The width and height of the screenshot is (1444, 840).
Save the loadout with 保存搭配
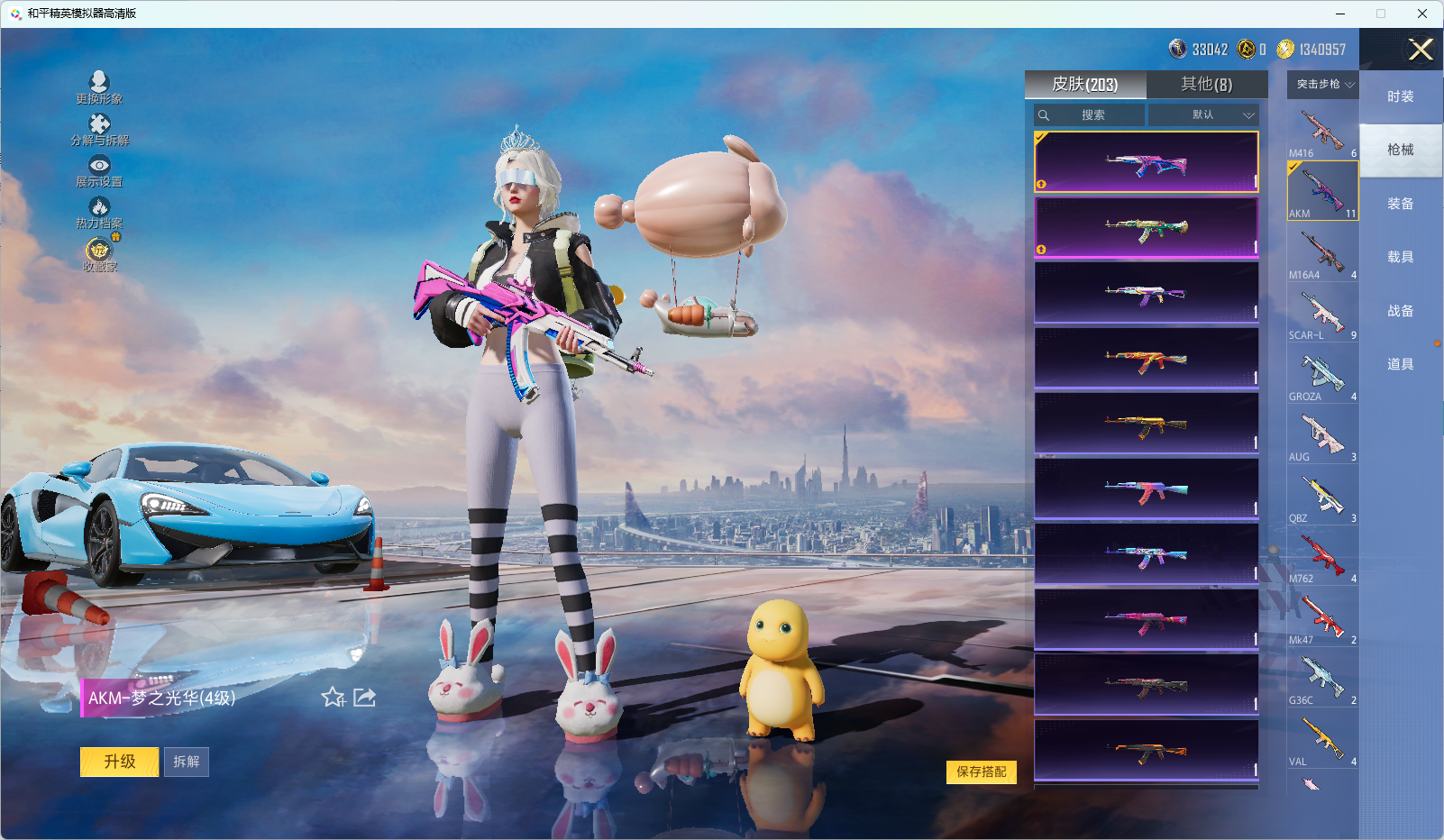coord(981,772)
